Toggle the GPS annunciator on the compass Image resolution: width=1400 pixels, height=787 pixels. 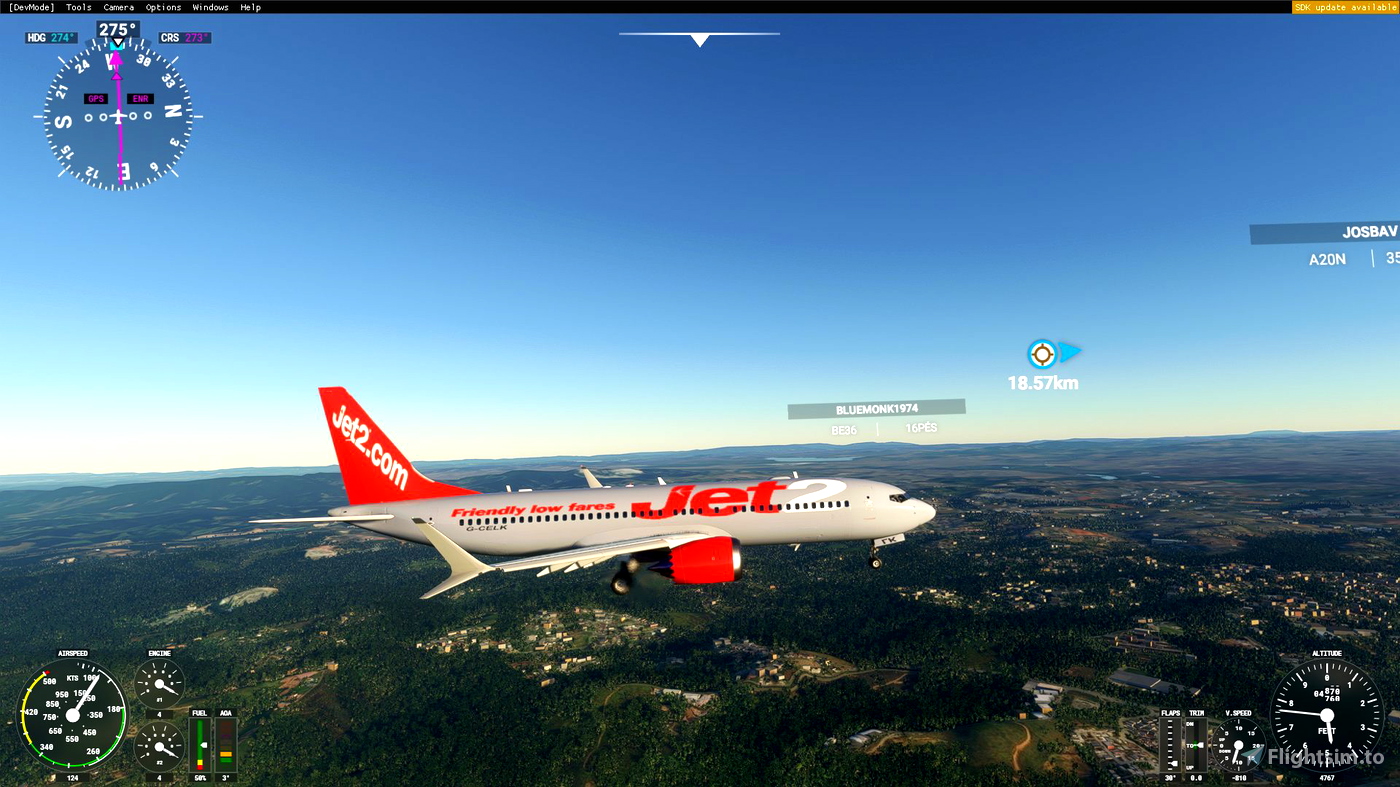tap(95, 98)
